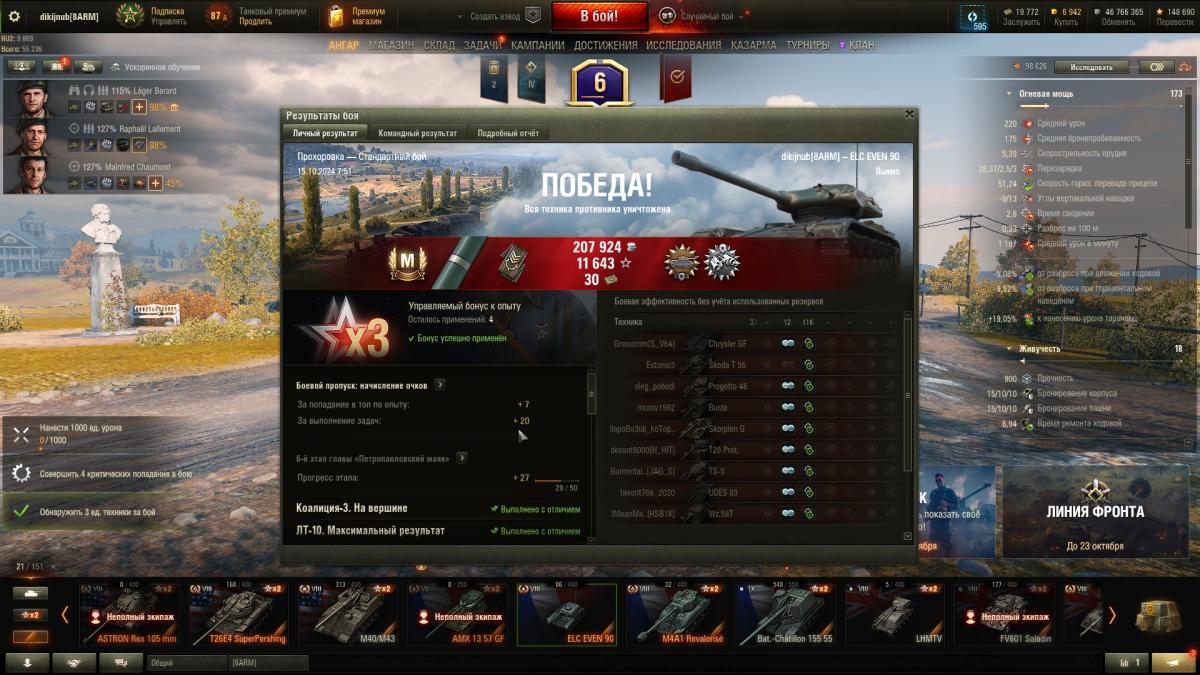
Task: Open the МАГАЗИН menu section
Action: point(391,45)
